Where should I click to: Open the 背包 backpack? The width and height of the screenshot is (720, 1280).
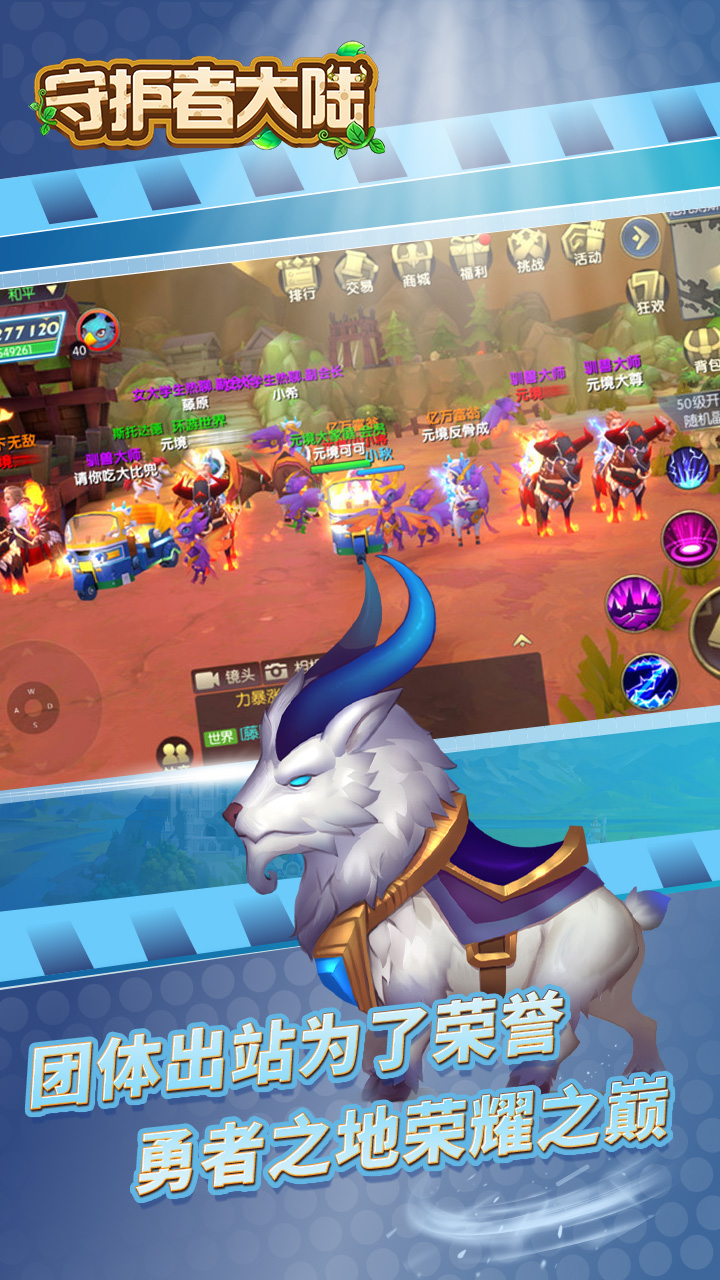click(704, 350)
